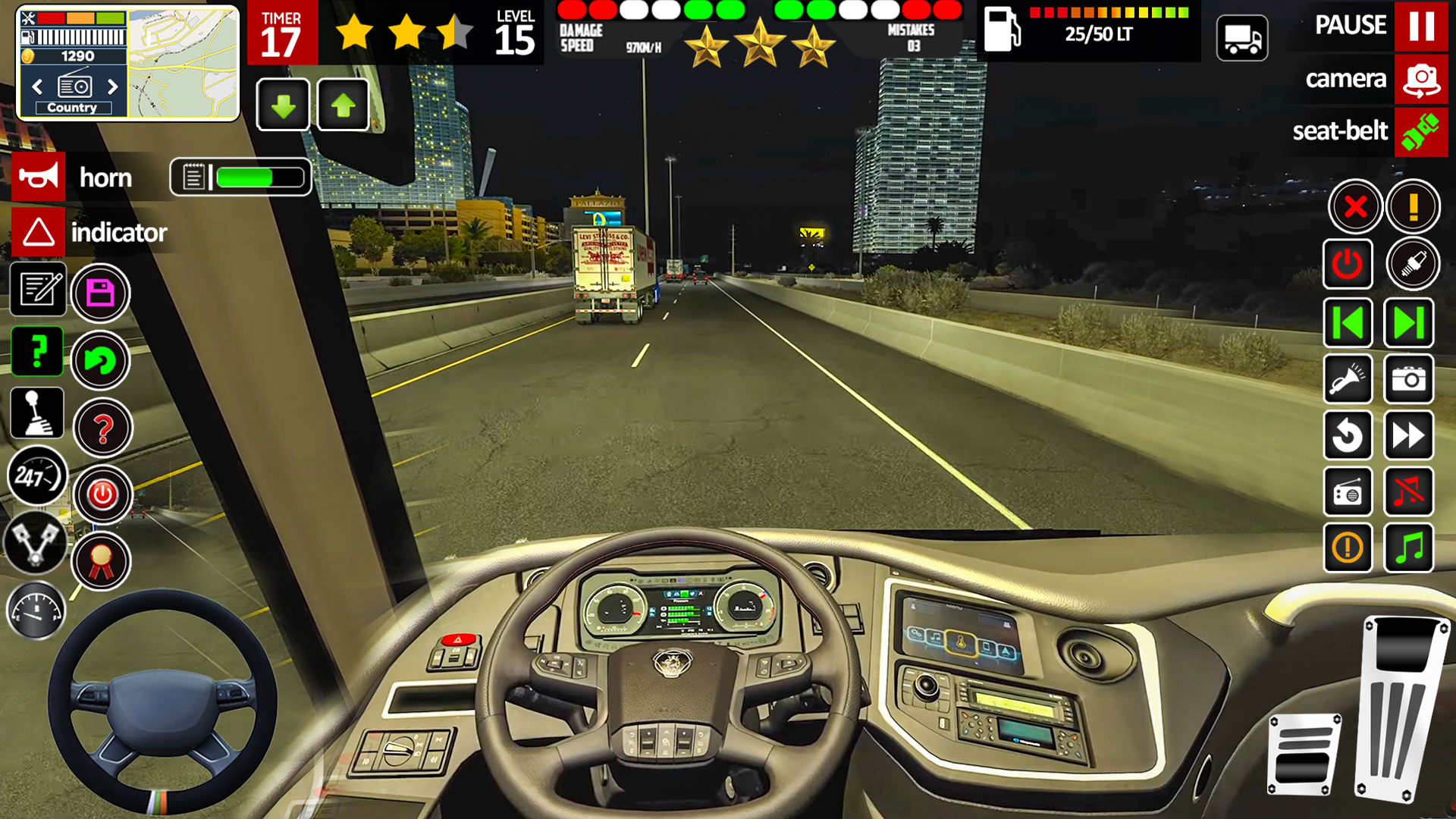1456x819 pixels.
Task: Tap the magenta save disk icon
Action: tap(100, 293)
